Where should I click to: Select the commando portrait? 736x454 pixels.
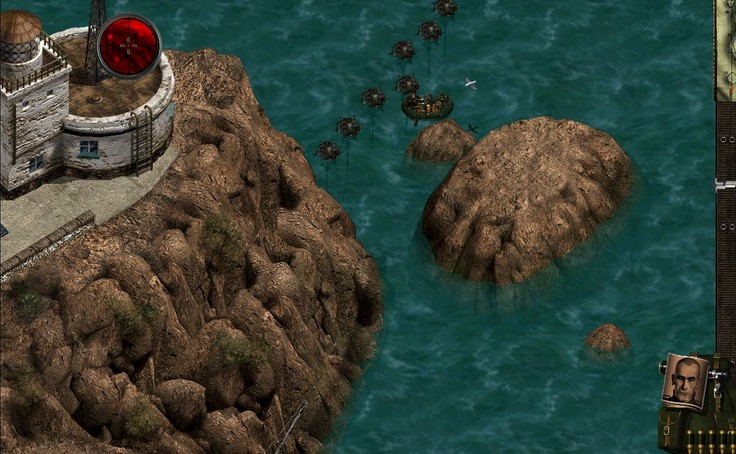(684, 381)
